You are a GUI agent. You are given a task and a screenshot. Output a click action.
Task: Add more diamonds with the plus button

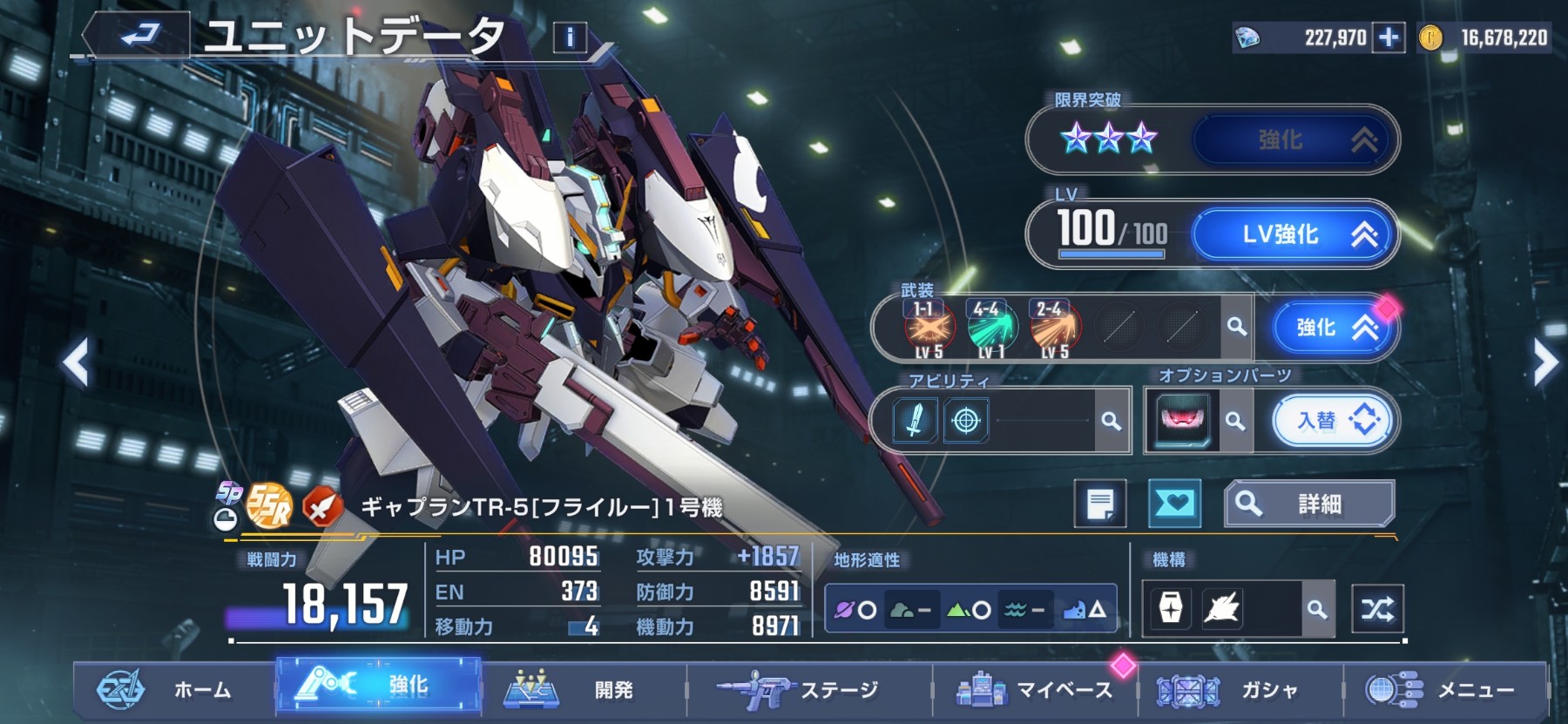point(1389,37)
